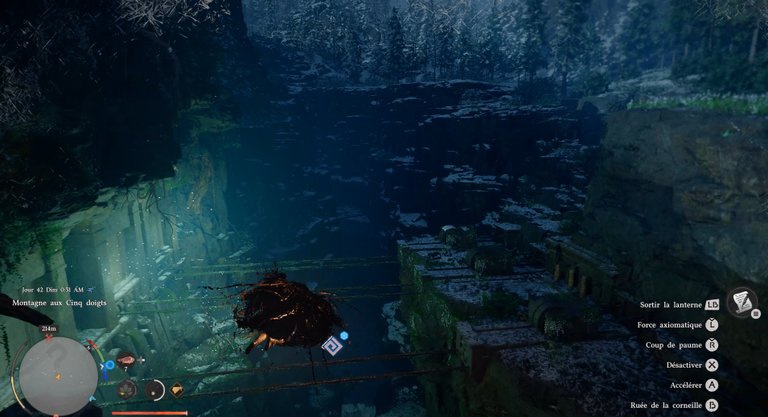The width and height of the screenshot is (768, 417).
Task: Click the spiral diamond waypoint marker
Action: (330, 345)
